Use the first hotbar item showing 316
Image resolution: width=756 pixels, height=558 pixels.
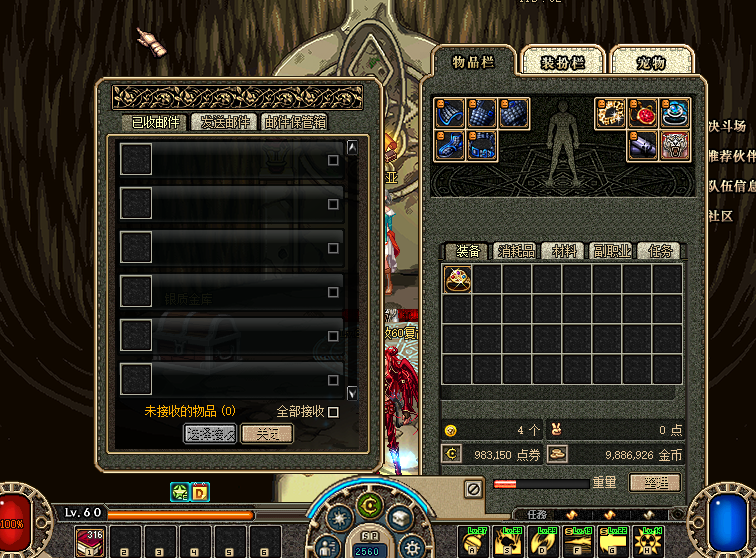point(91,545)
